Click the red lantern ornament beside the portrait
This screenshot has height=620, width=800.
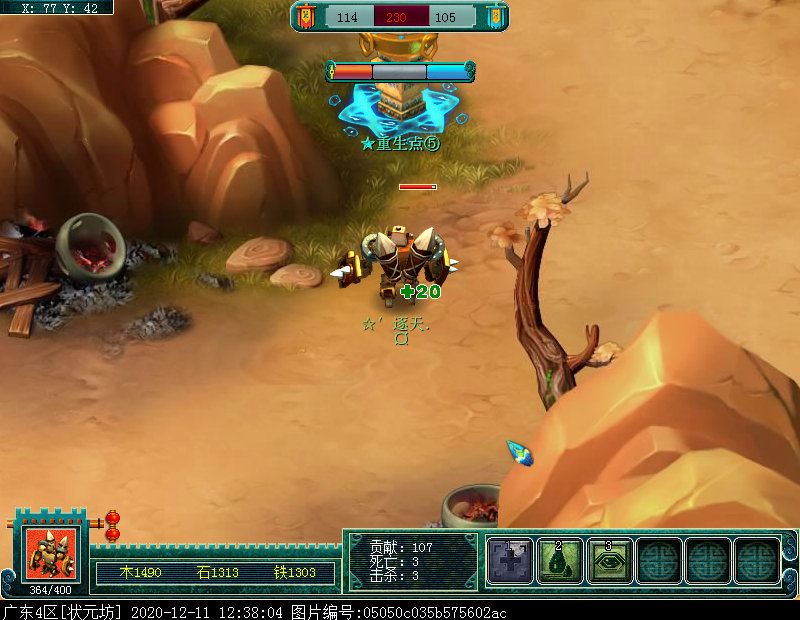click(112, 525)
